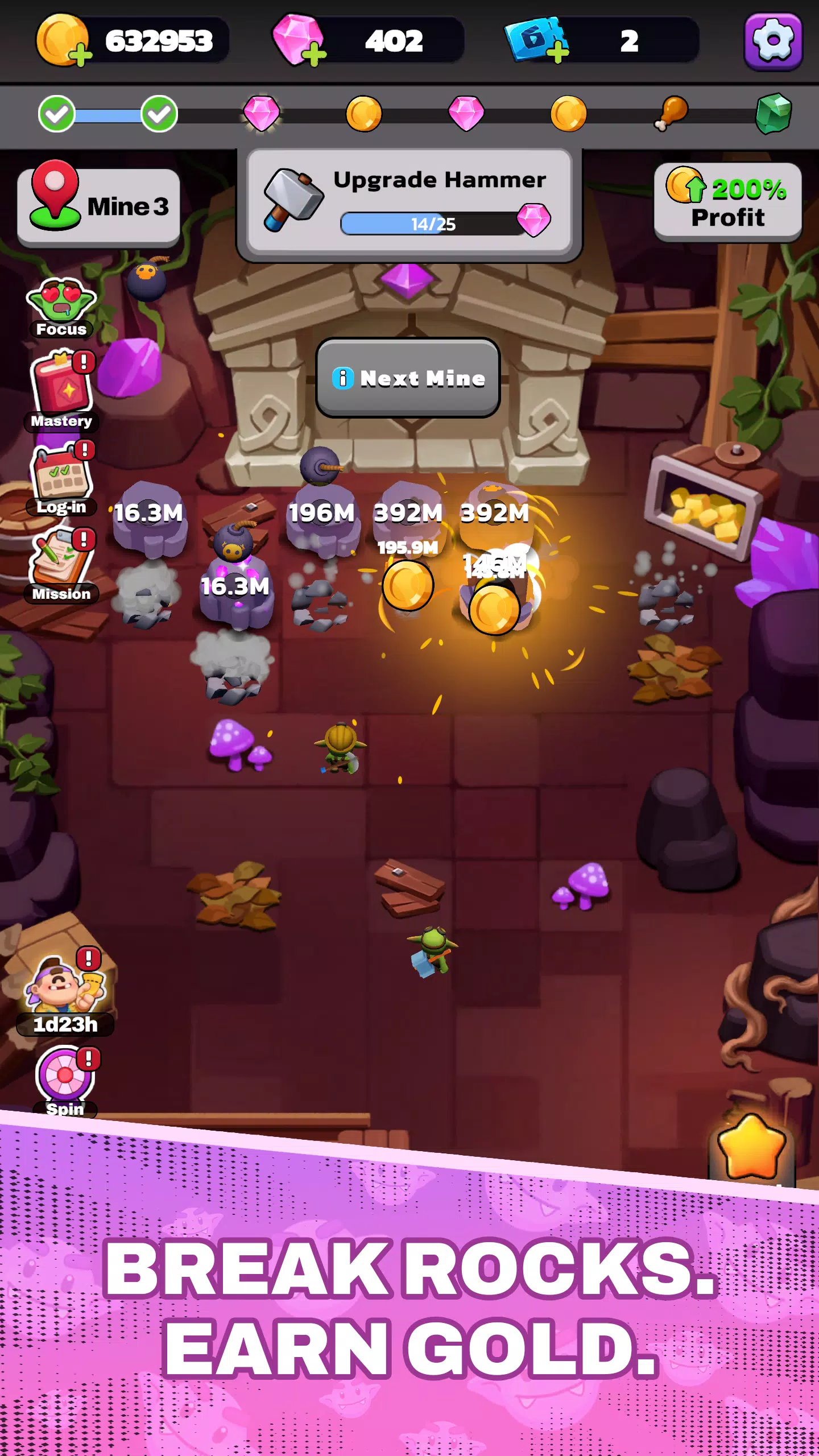Add gems using the pink gem plus icon
Screen dimensions: 819x1456
[x=314, y=54]
